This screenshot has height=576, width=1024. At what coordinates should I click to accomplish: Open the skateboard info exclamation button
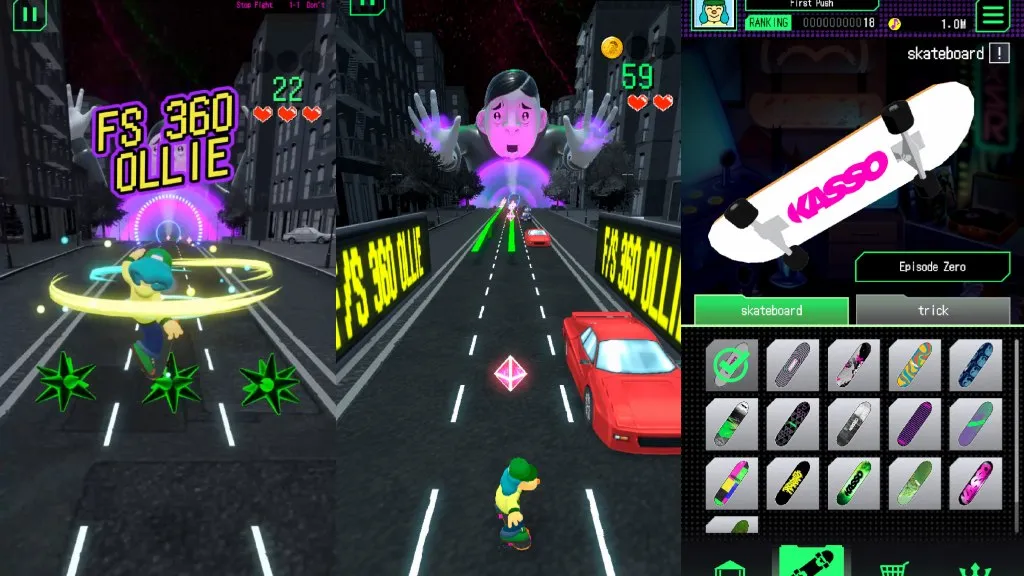tap(998, 54)
